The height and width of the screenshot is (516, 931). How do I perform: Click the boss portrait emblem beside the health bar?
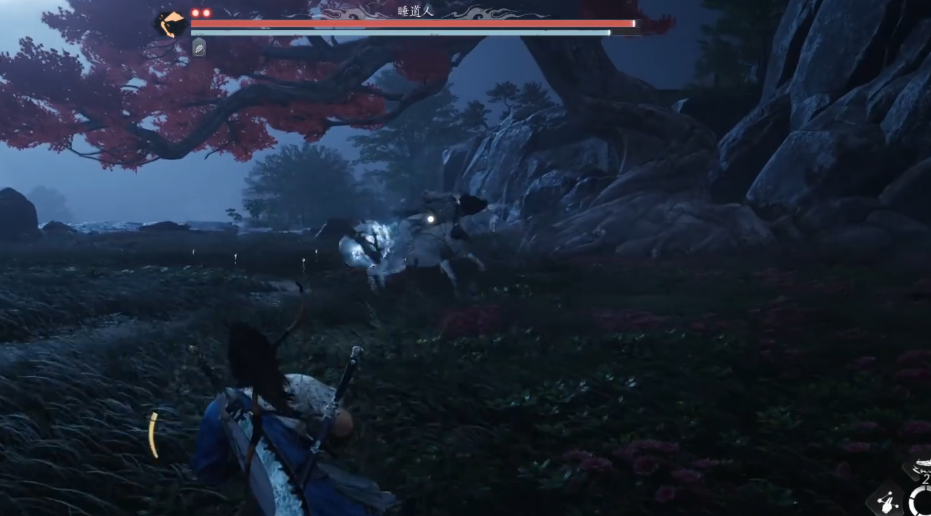171,24
